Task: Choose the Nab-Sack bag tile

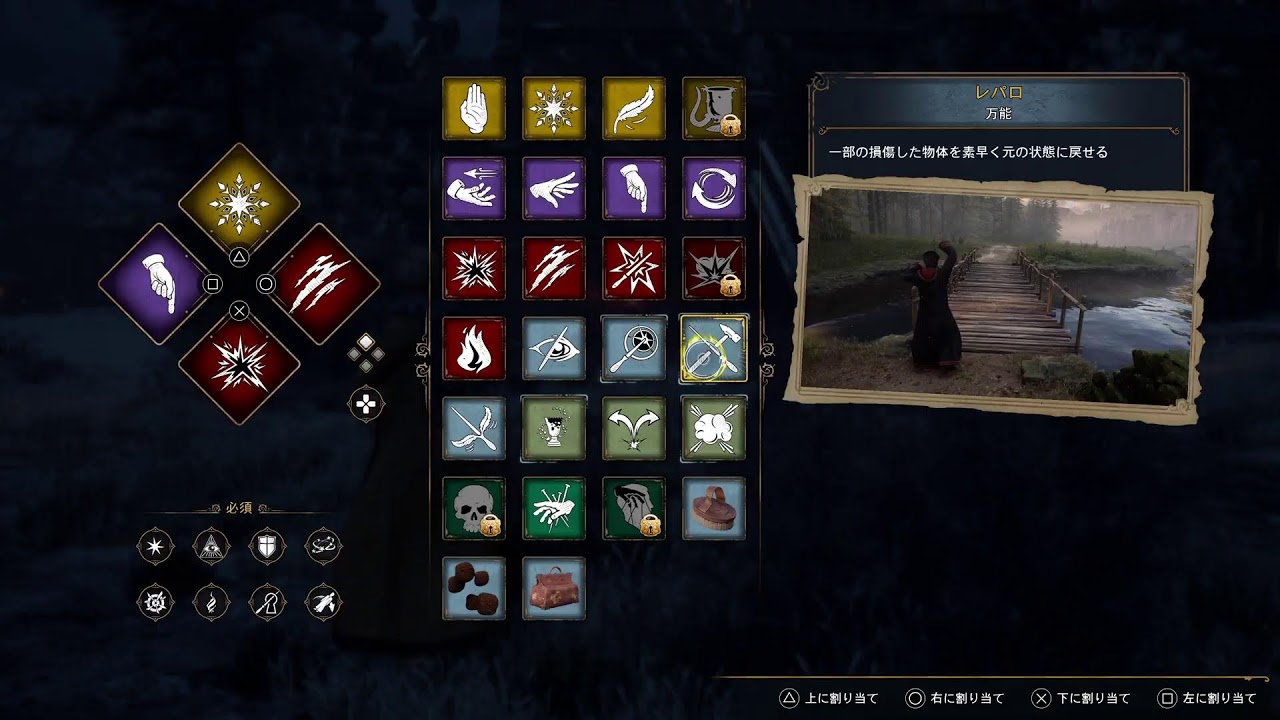Action: point(554,588)
